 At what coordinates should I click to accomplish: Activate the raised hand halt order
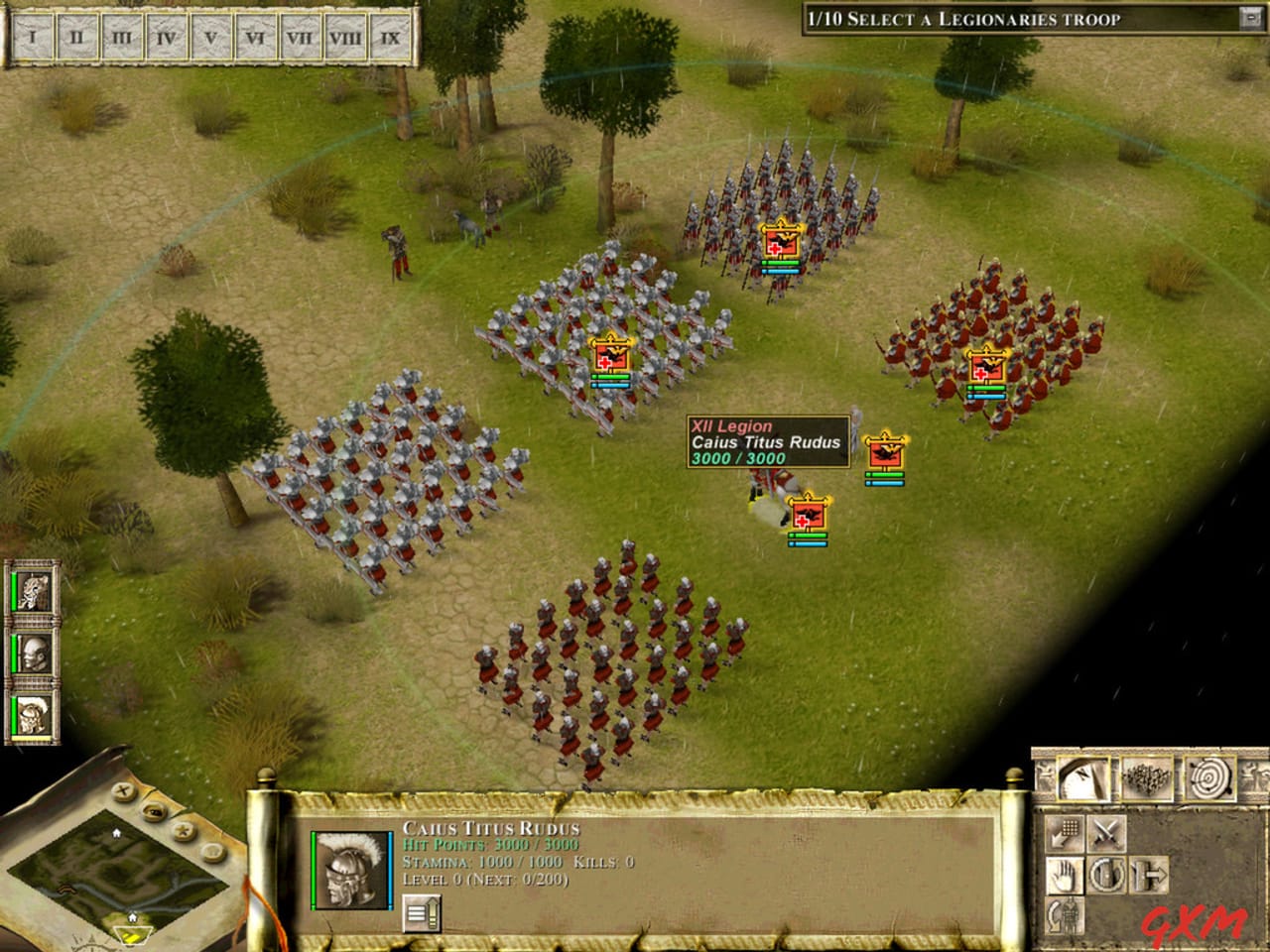pyautogui.click(x=1065, y=874)
